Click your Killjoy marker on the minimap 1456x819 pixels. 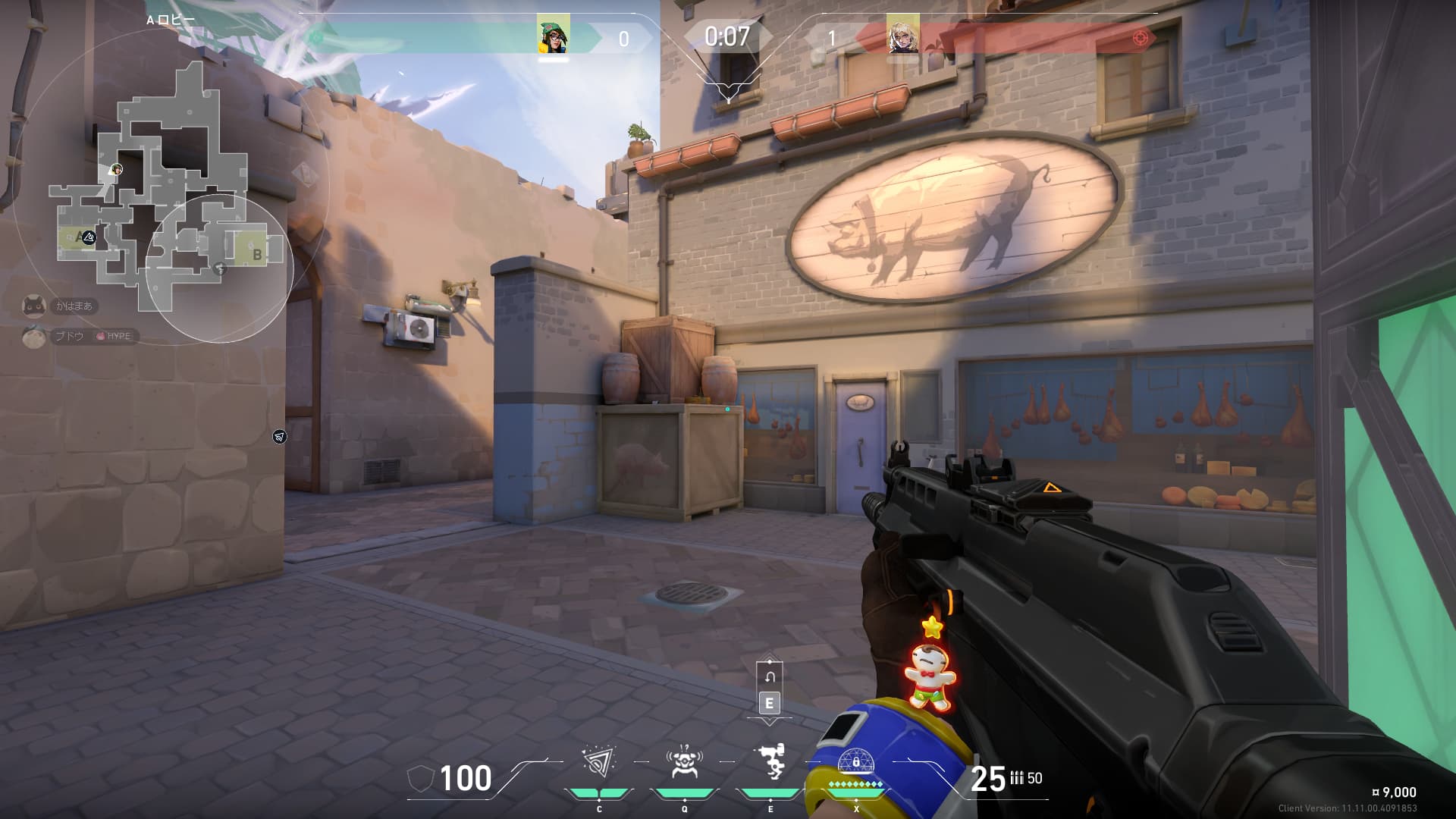pyautogui.click(x=116, y=169)
